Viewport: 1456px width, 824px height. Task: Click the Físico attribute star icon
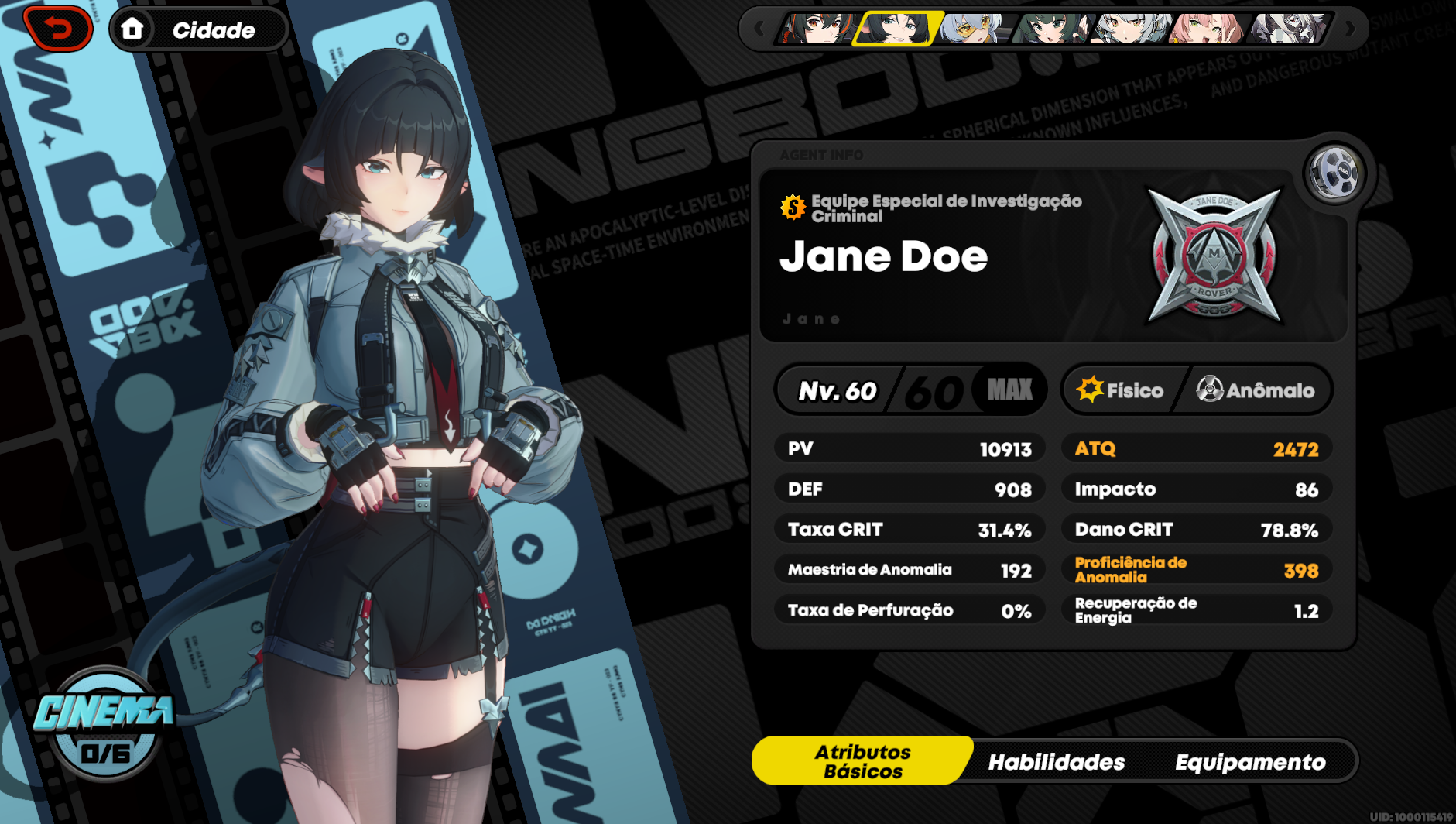click(x=1091, y=390)
